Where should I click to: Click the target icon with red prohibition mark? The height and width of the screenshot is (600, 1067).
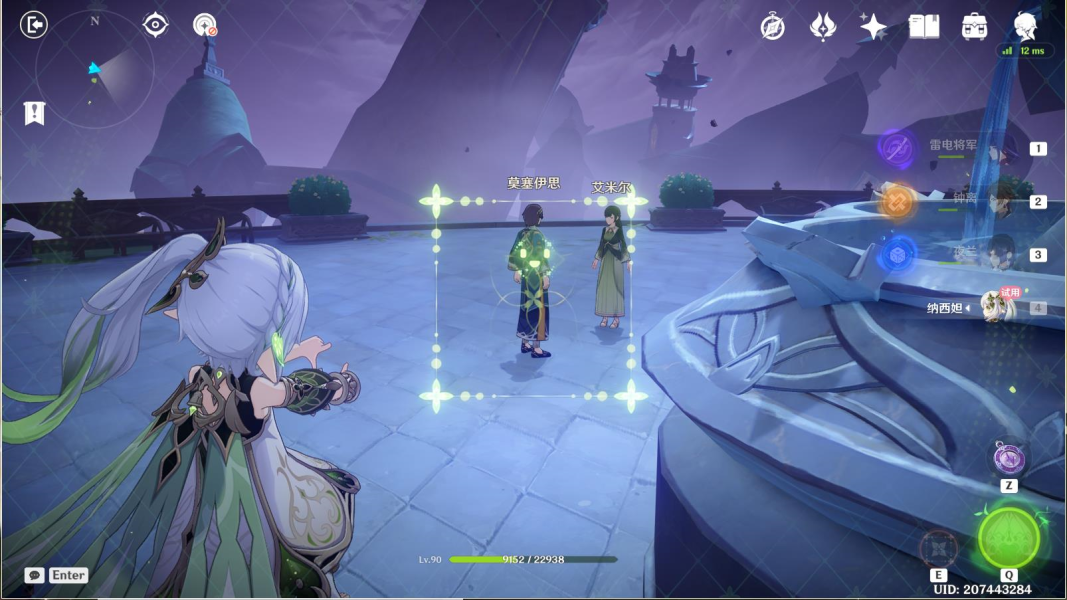click(205, 25)
